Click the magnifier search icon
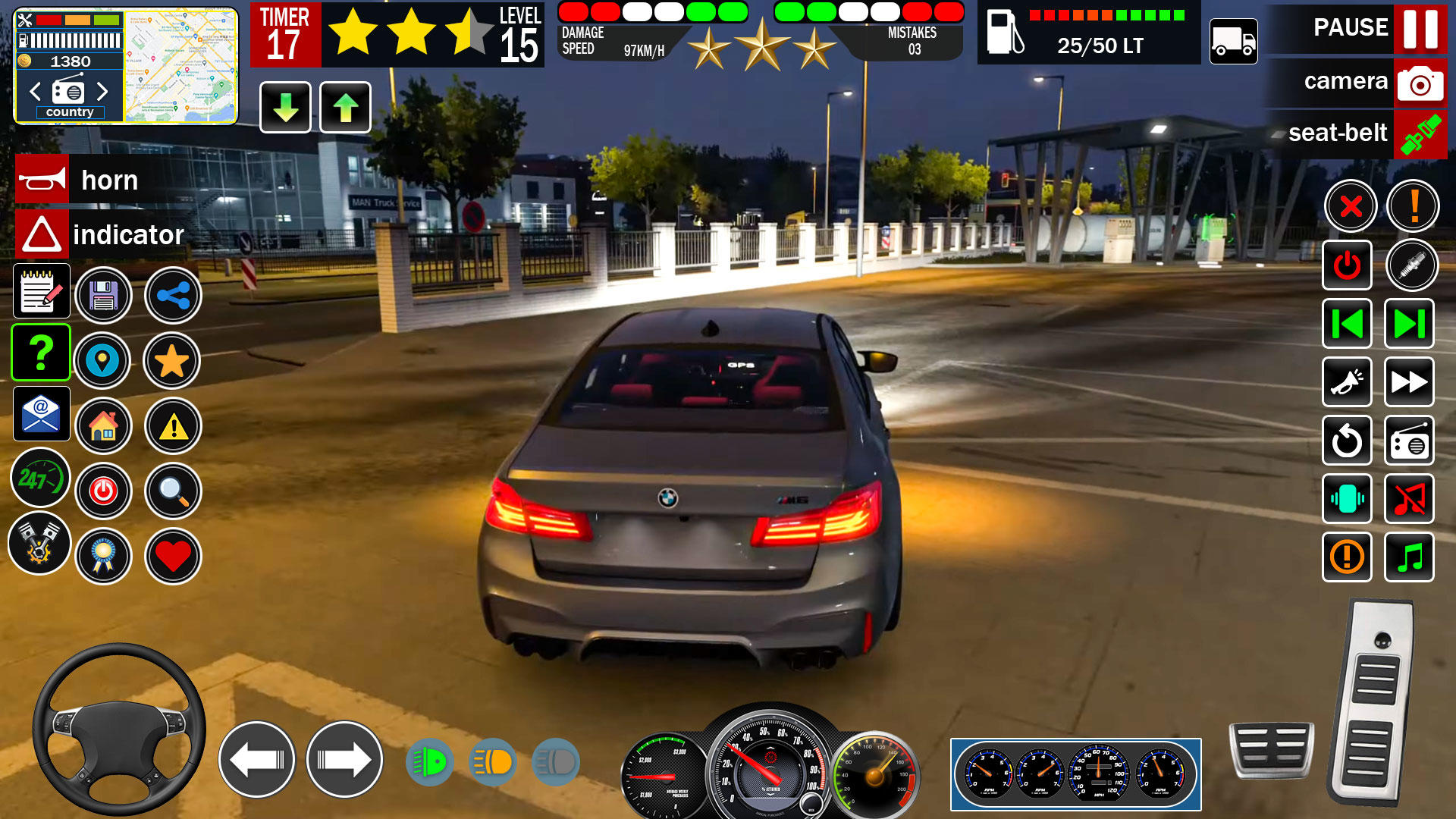1456x819 pixels. click(x=172, y=491)
